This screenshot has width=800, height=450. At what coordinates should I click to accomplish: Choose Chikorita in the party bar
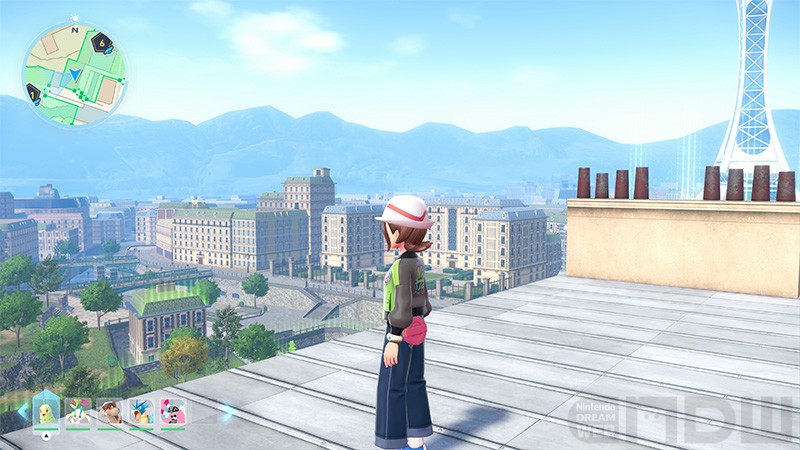[46, 410]
